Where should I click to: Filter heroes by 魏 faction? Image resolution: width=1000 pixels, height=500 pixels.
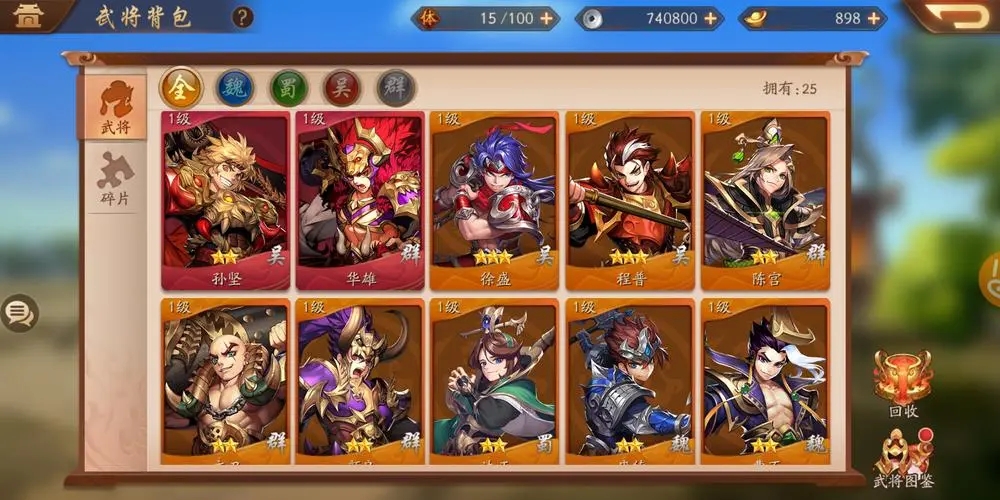[235, 88]
